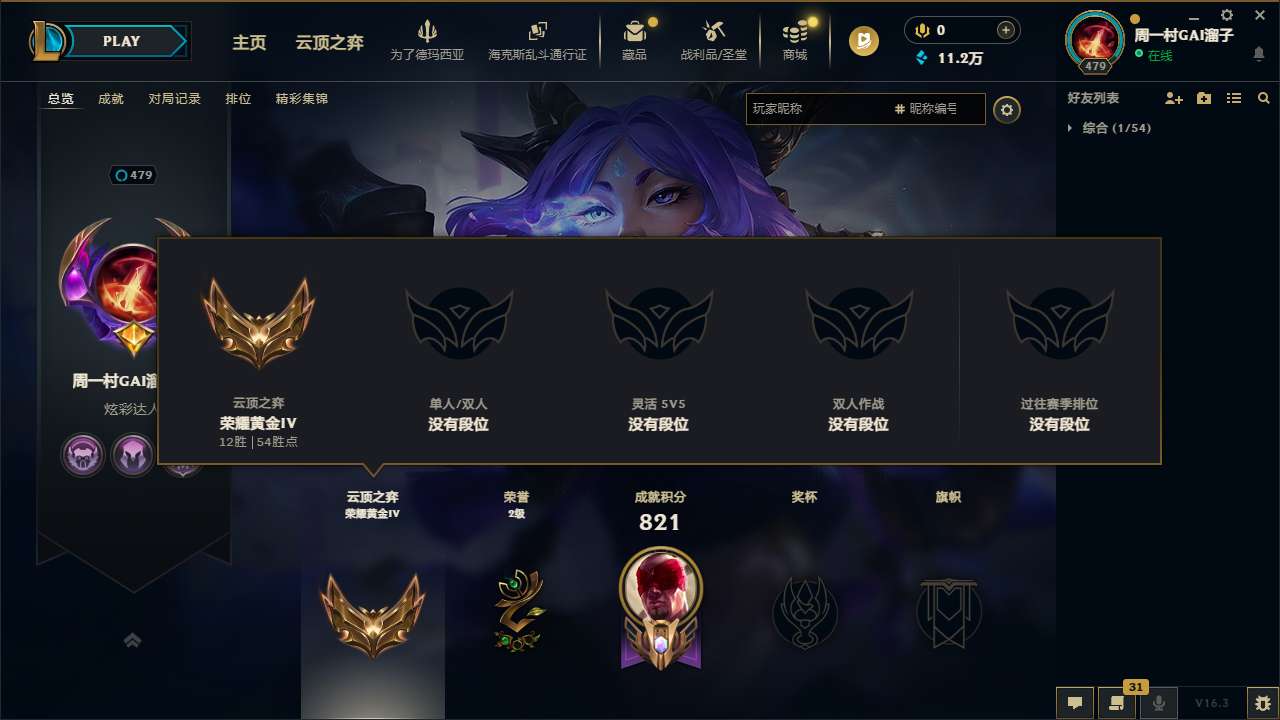Open the chat bubble panel

[1074, 703]
